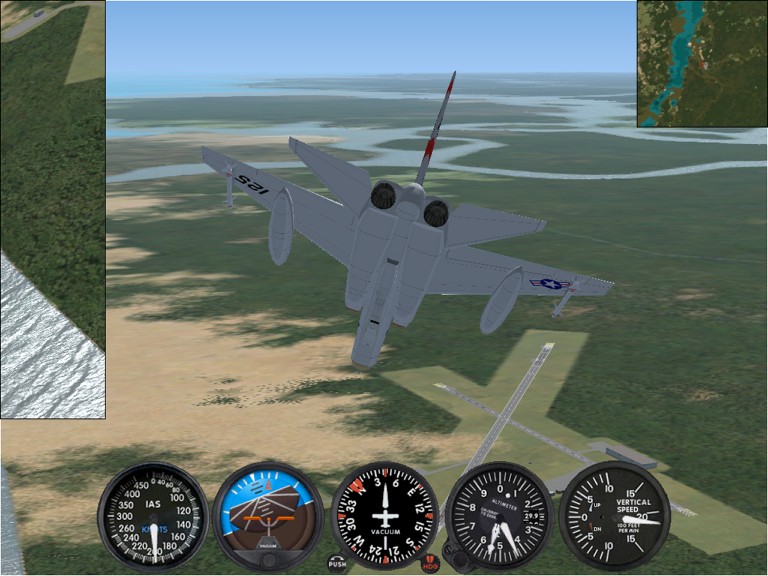The image size is (768, 576).
Task: Click the attitude indicator adjustment knob
Action: pyautogui.click(x=268, y=560)
